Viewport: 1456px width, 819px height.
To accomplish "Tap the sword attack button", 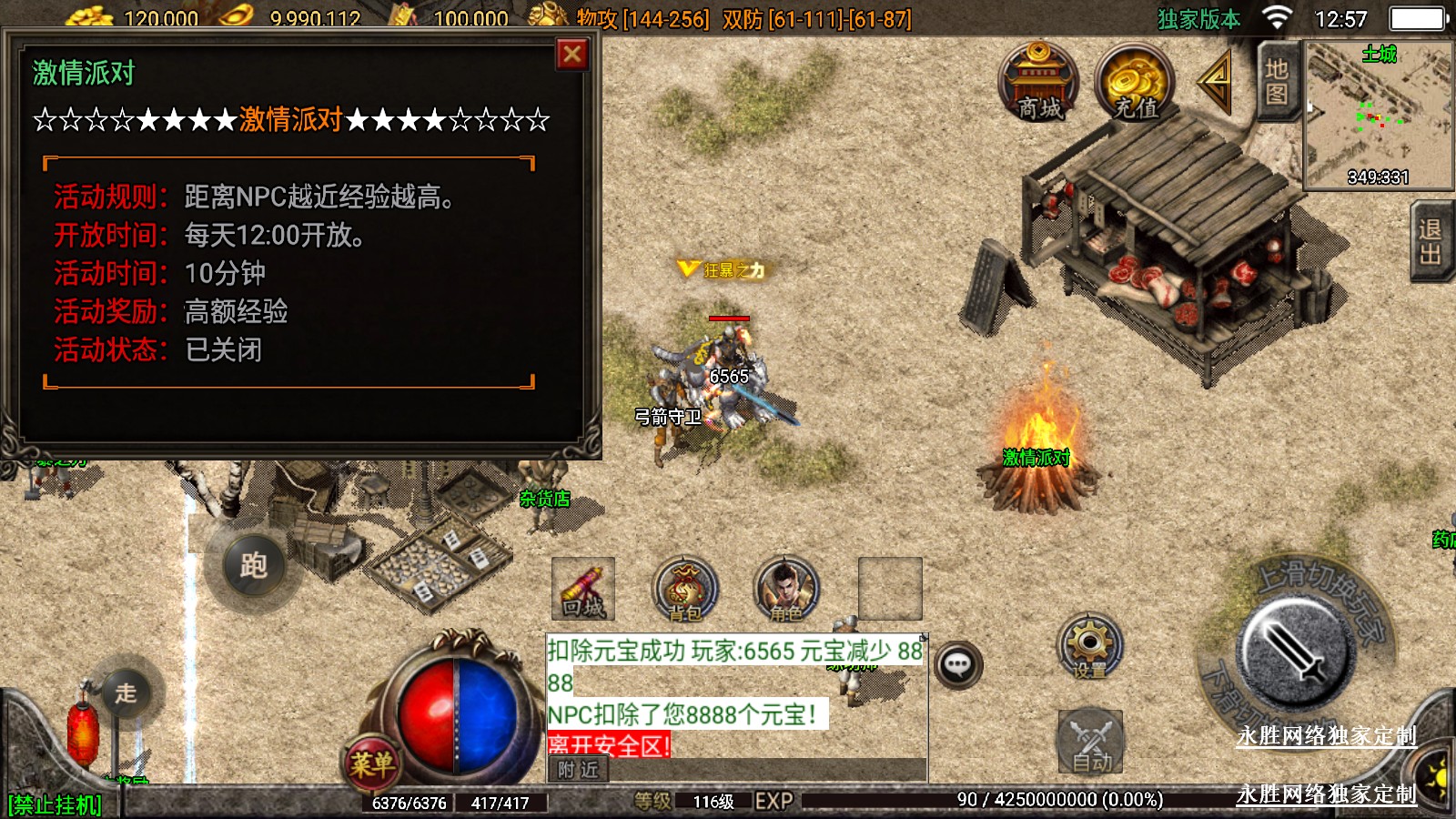I will 1291,652.
